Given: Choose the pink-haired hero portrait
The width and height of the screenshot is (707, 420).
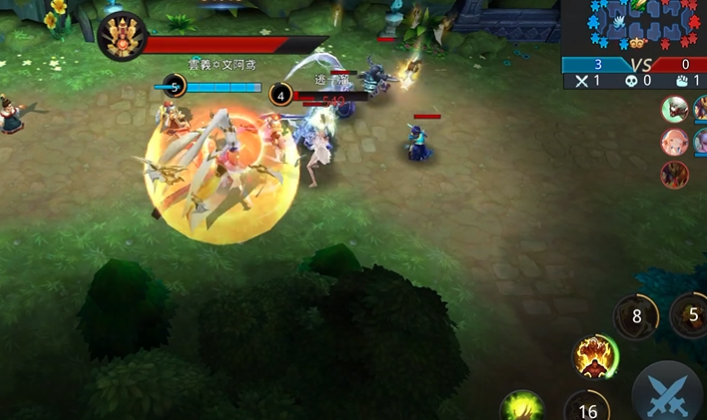Looking at the screenshot, I should (675, 142).
